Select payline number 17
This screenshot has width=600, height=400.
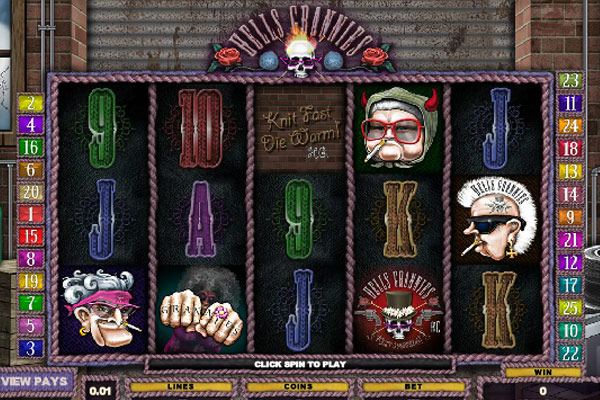(x=571, y=284)
